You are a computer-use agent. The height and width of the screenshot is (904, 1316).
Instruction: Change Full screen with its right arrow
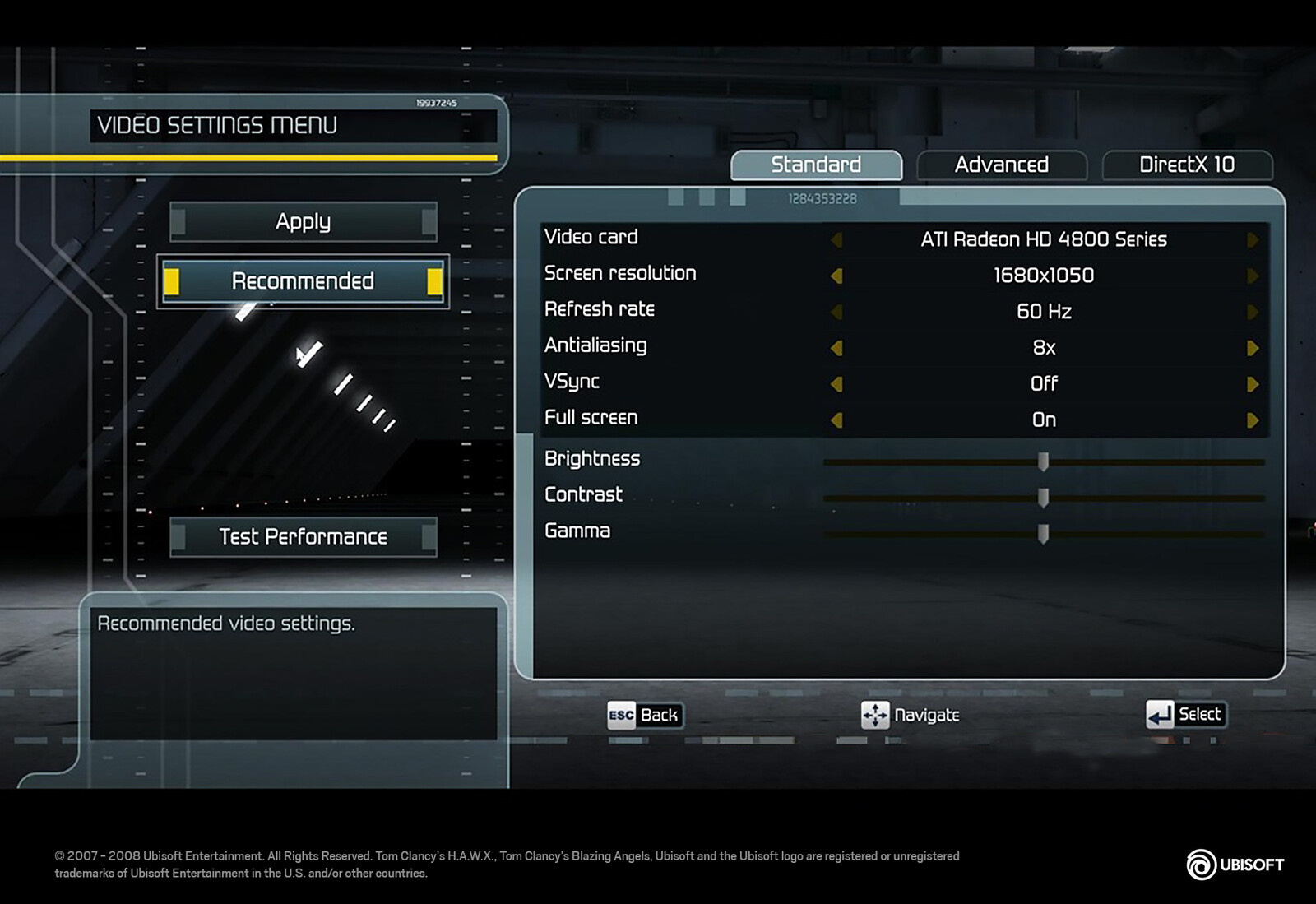coord(1253,420)
